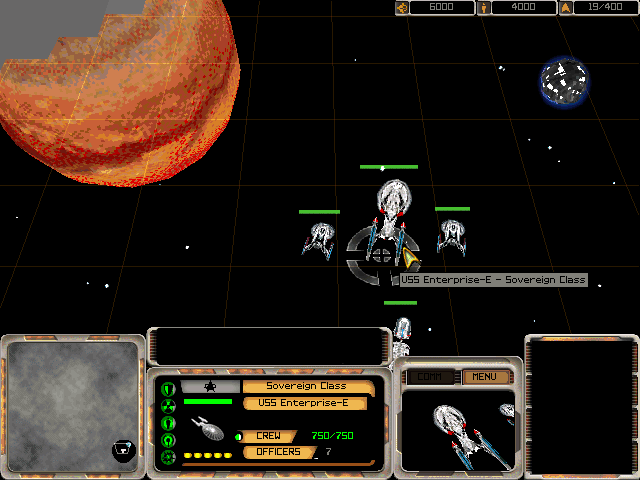
Task: Click the small ship schematic icon
Action: [x=207, y=428]
